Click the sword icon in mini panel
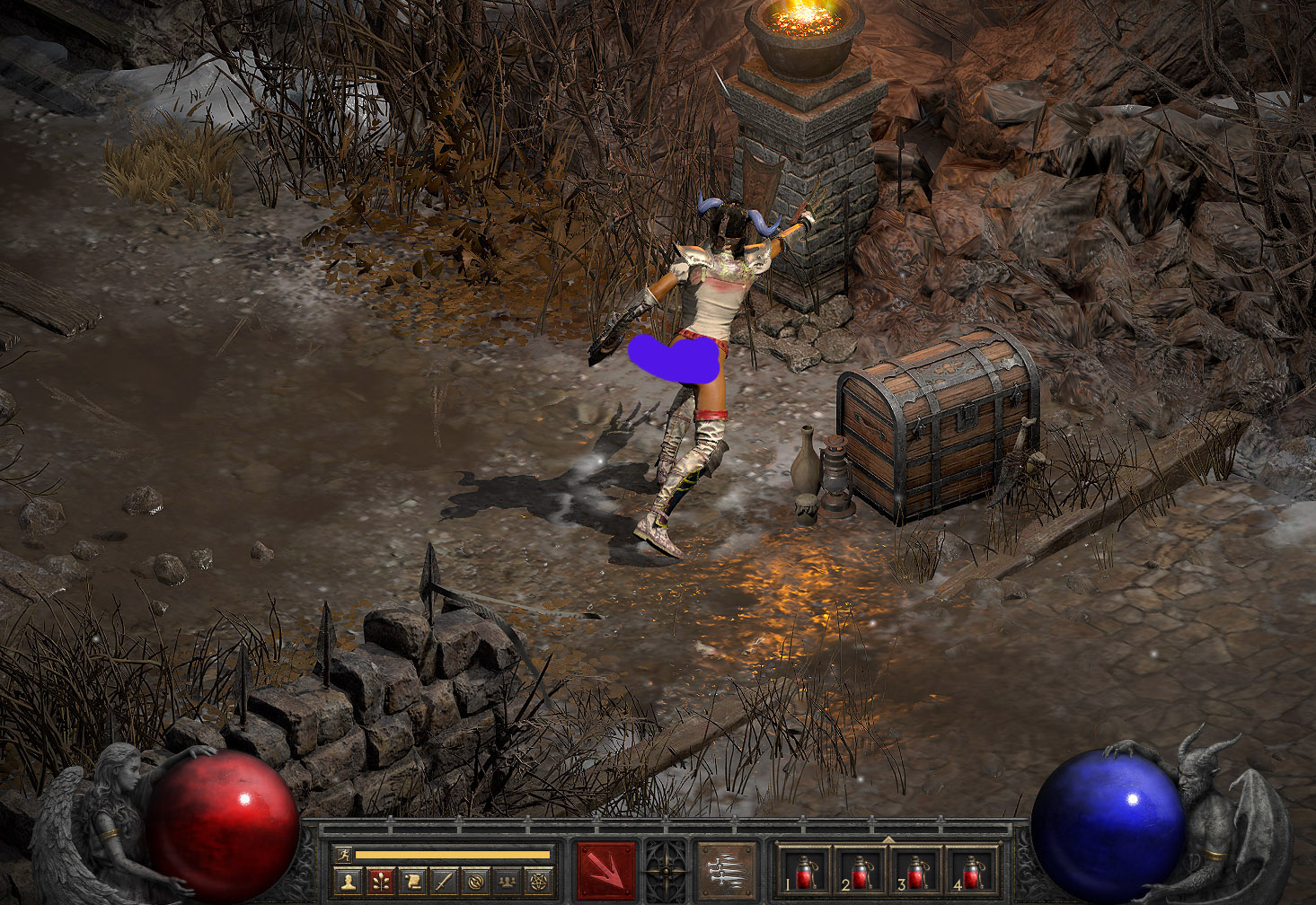The width and height of the screenshot is (1316, 905). (444, 882)
